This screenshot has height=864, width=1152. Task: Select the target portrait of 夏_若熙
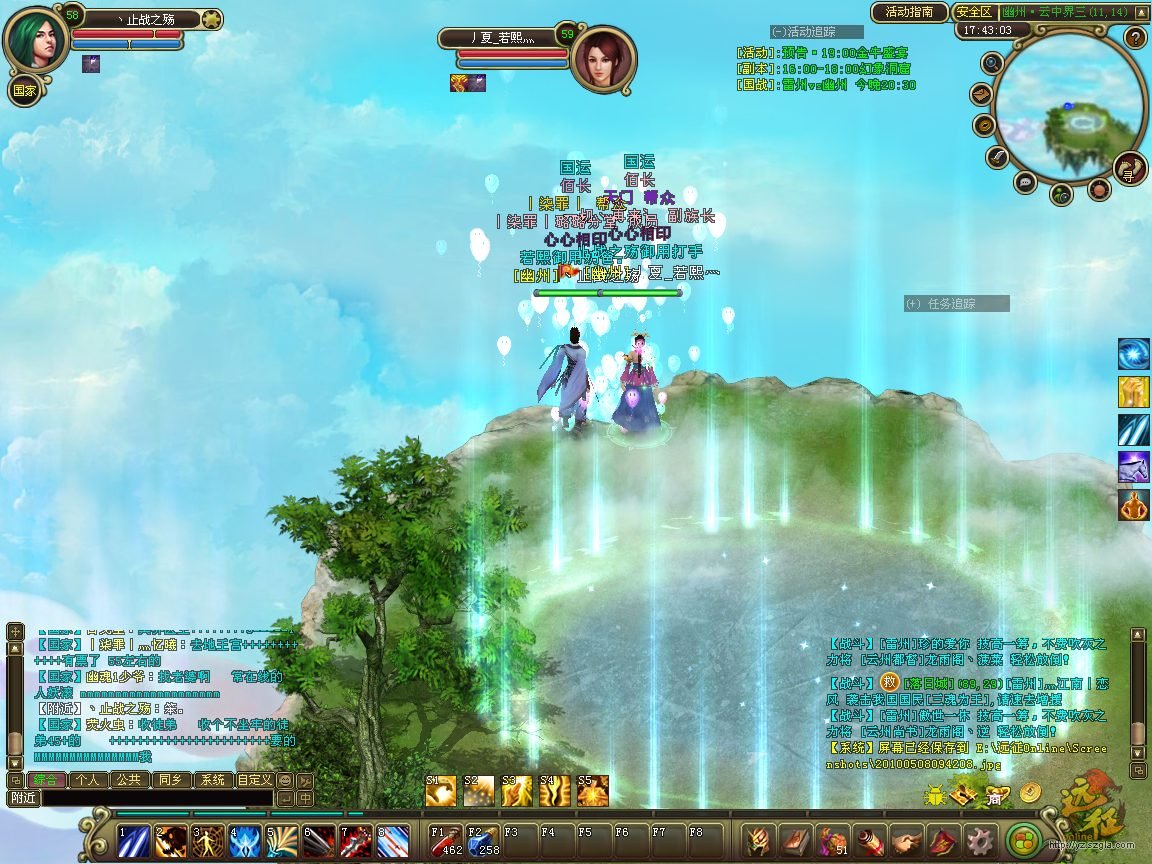[x=604, y=57]
